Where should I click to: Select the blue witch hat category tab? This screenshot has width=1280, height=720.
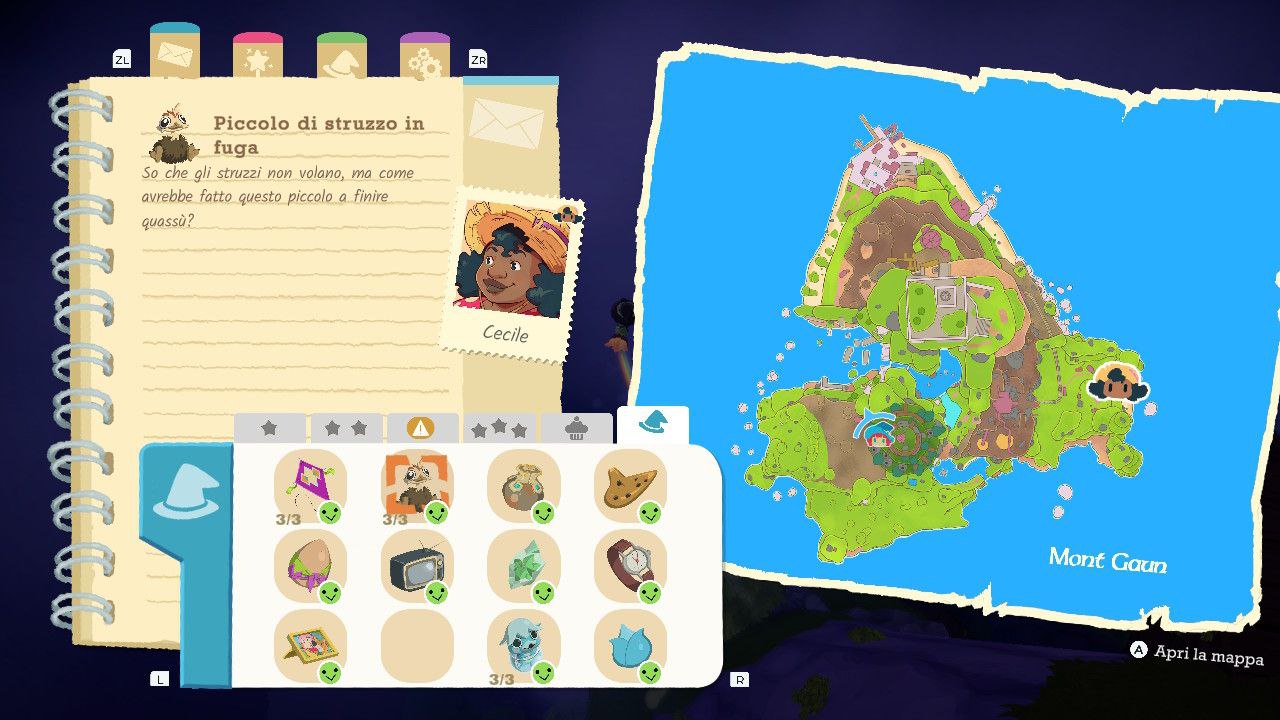click(652, 424)
